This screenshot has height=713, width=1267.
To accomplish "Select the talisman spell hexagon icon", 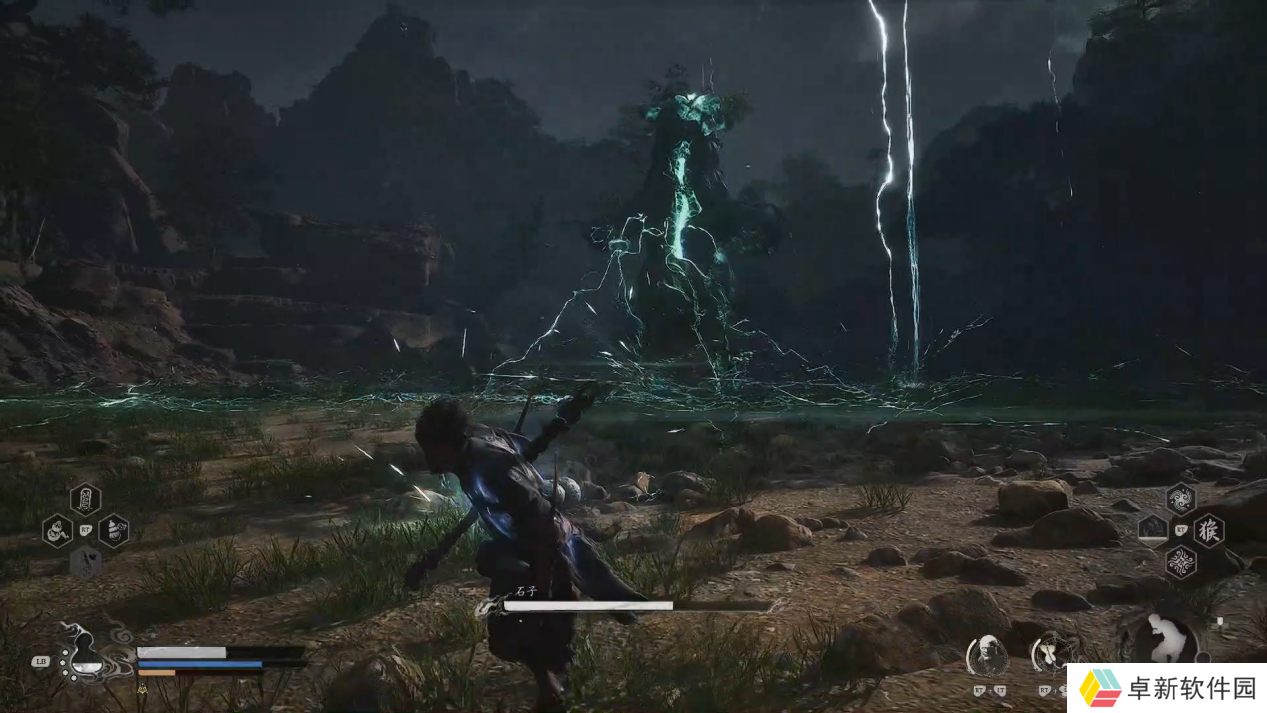I will tap(85, 498).
